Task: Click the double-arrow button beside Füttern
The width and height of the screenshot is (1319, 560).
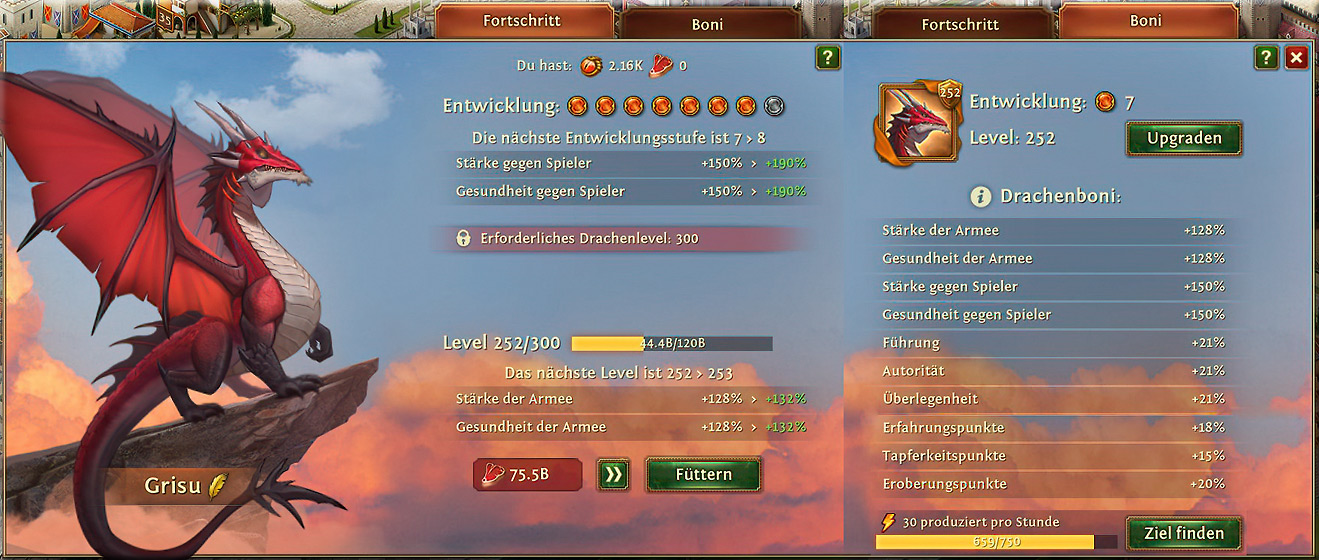Action: tap(613, 475)
